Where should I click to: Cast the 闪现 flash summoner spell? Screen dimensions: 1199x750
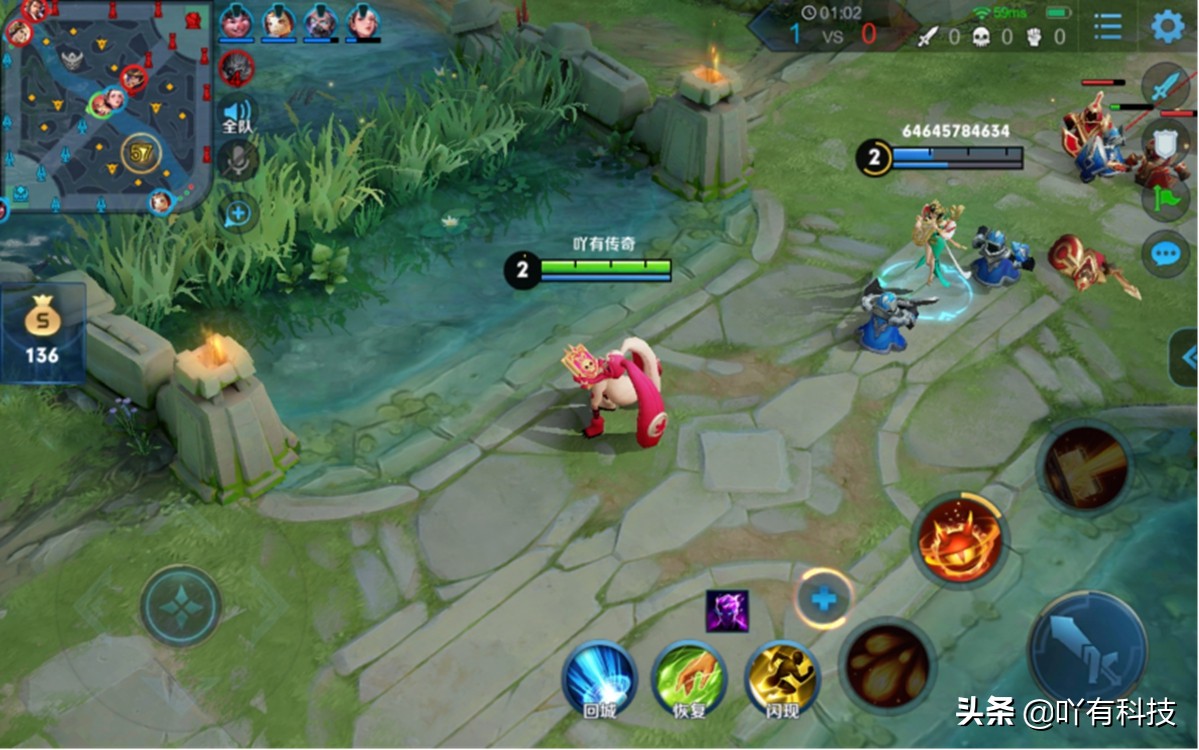click(x=782, y=677)
